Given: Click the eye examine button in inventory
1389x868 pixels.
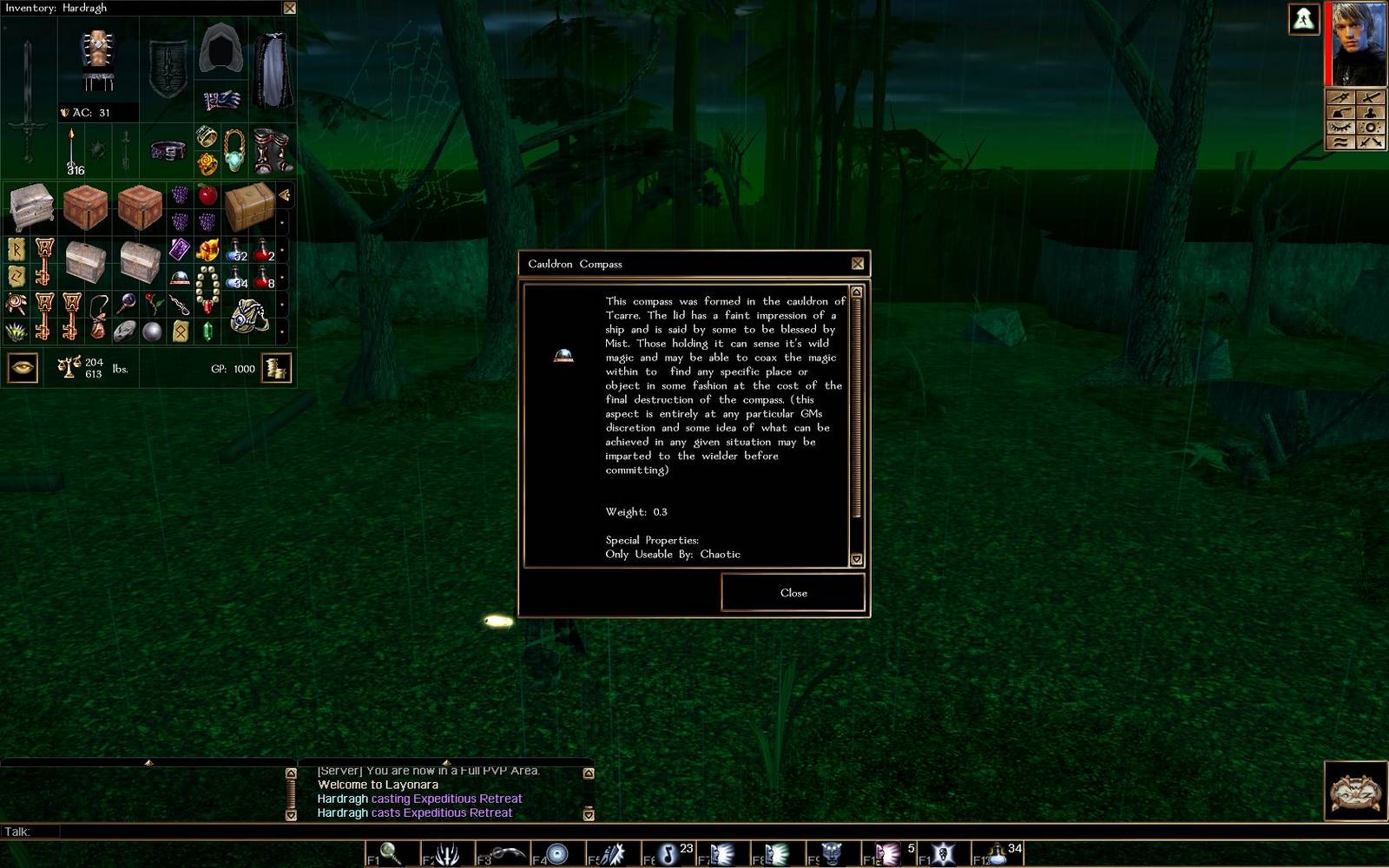Looking at the screenshot, I should 23,368.
